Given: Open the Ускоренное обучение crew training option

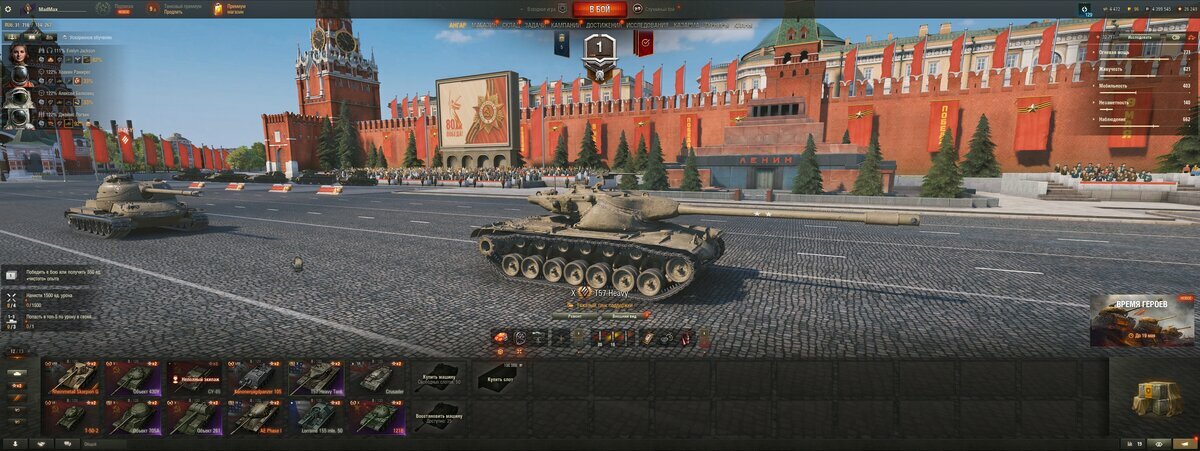Looking at the screenshot, I should [x=88, y=37].
